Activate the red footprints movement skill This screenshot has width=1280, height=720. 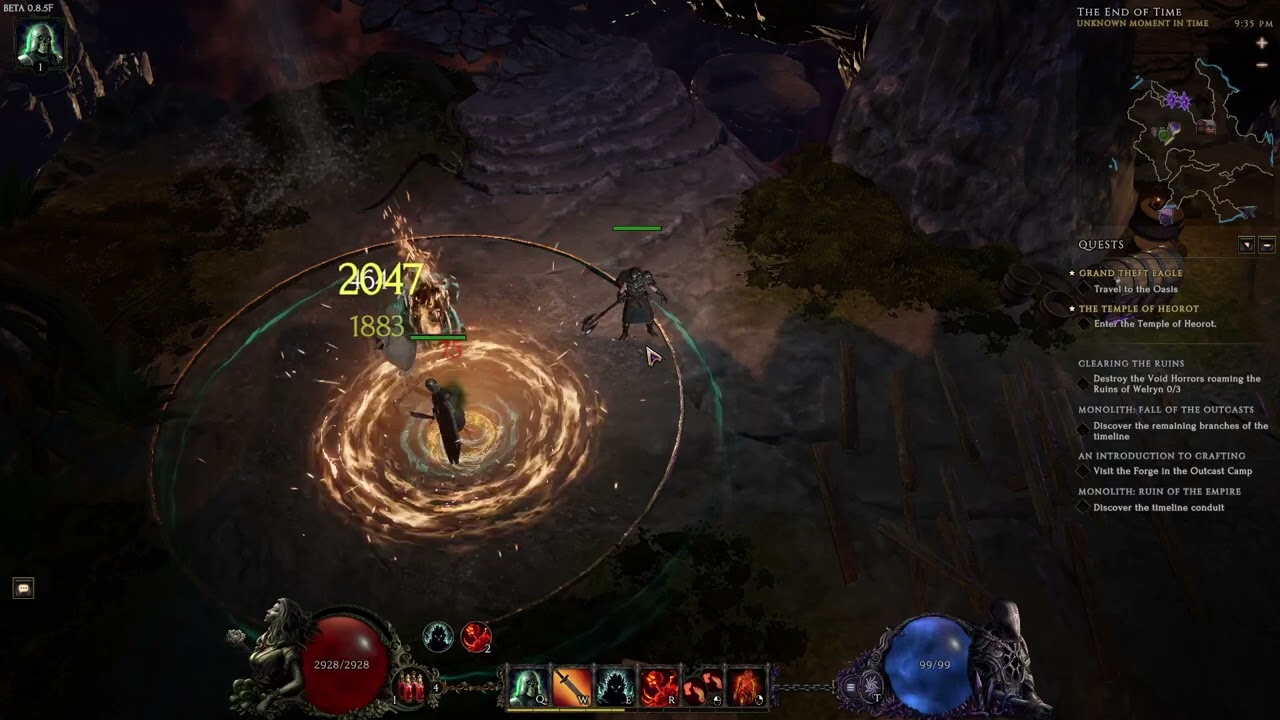(703, 687)
